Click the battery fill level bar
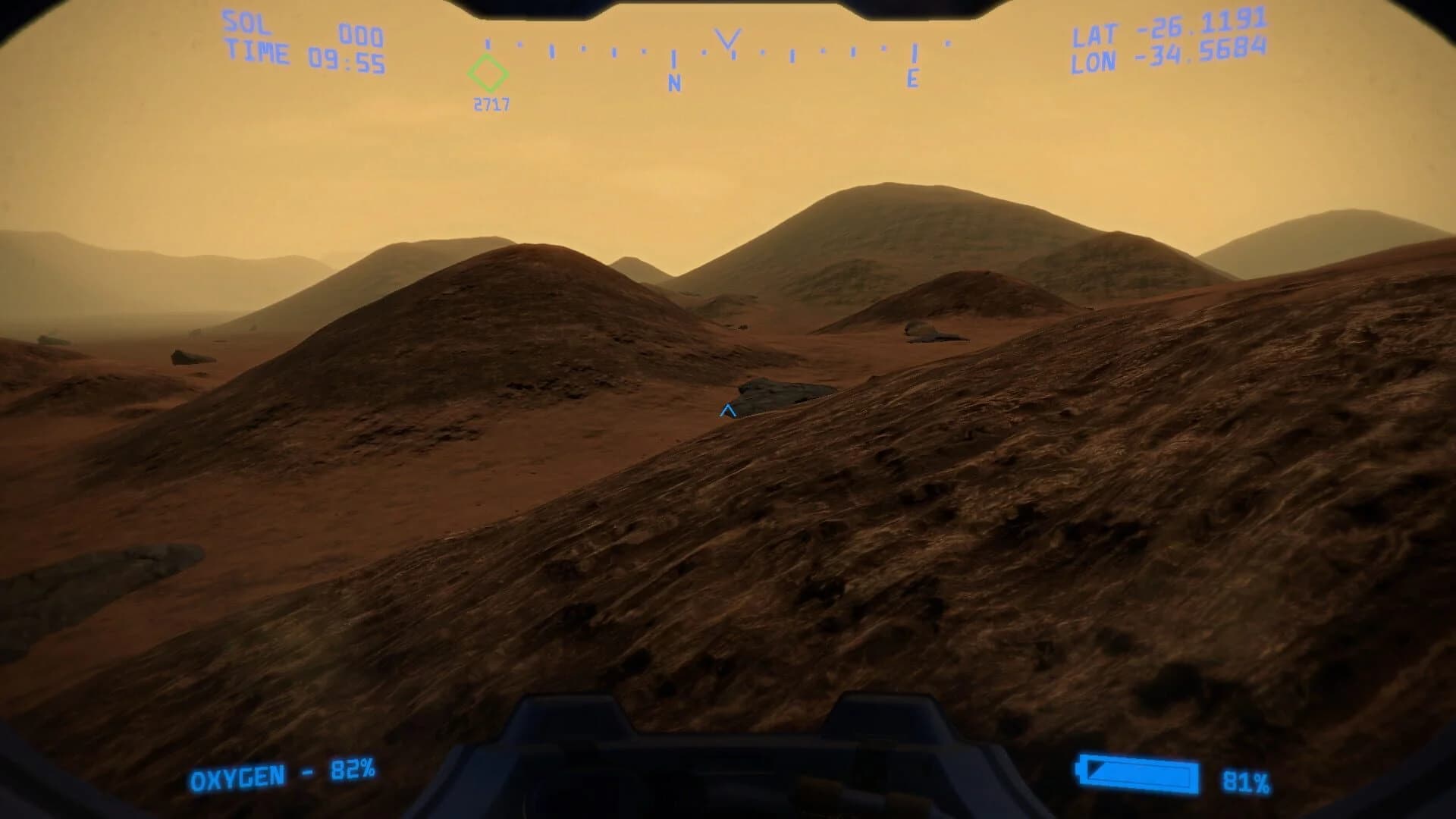The height and width of the screenshot is (819, 1456). (x=1137, y=776)
